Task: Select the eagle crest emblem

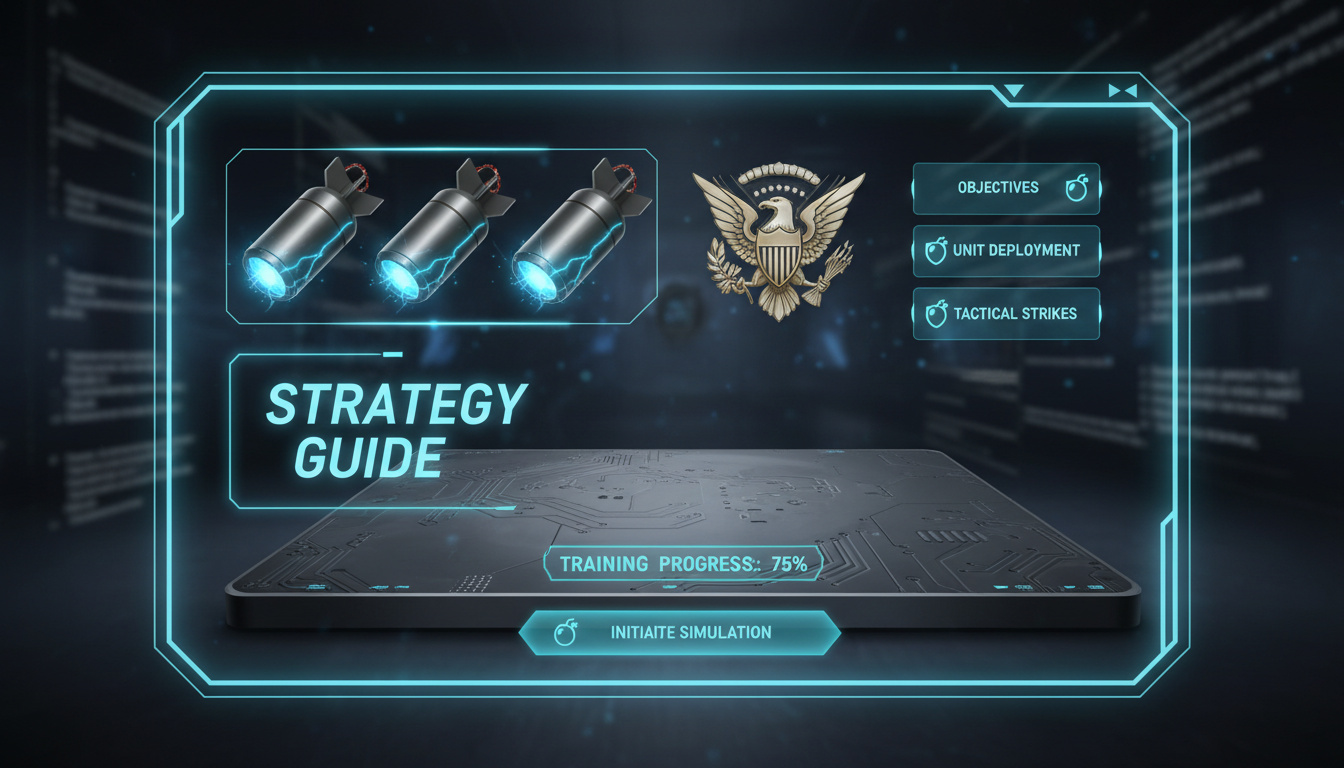Action: pos(778,242)
